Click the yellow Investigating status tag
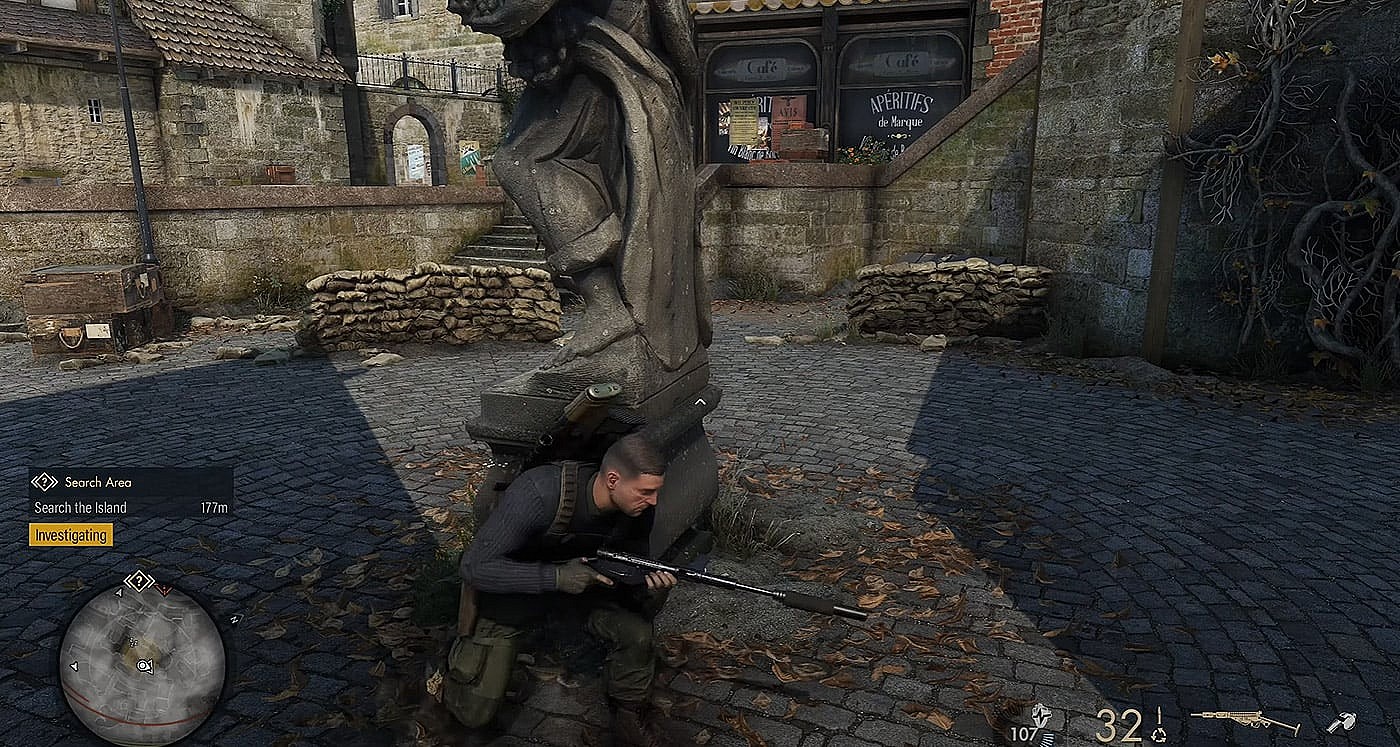1400x747 pixels. click(x=70, y=535)
